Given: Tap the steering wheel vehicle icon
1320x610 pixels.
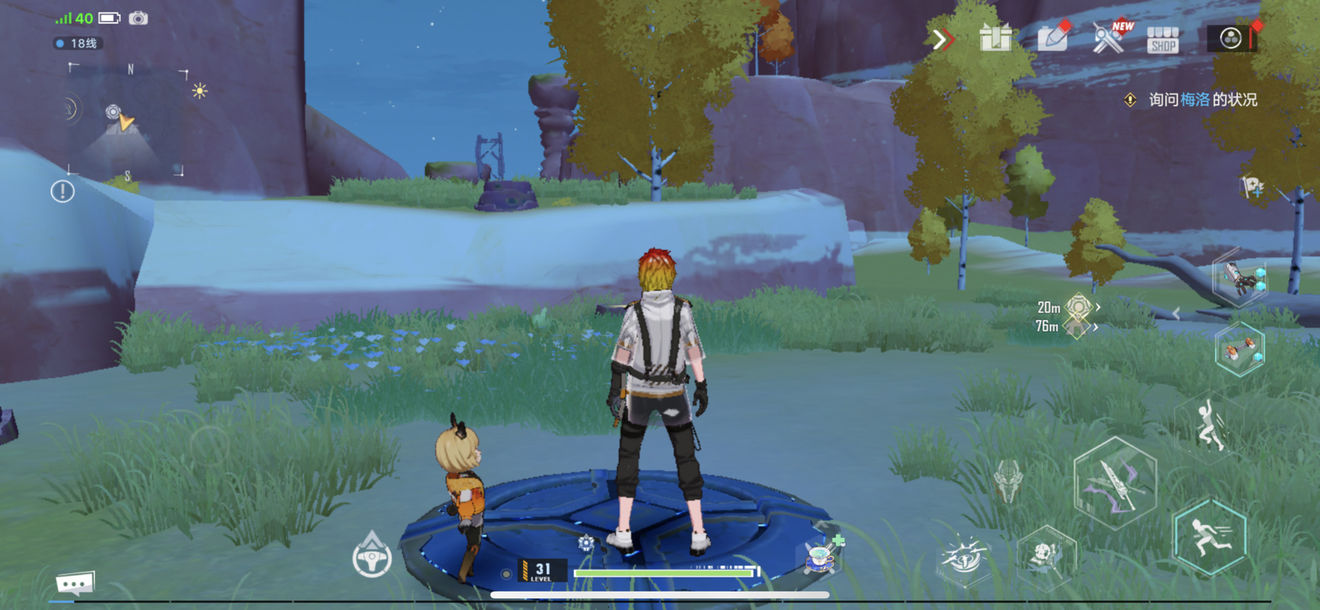Looking at the screenshot, I should (x=372, y=556).
